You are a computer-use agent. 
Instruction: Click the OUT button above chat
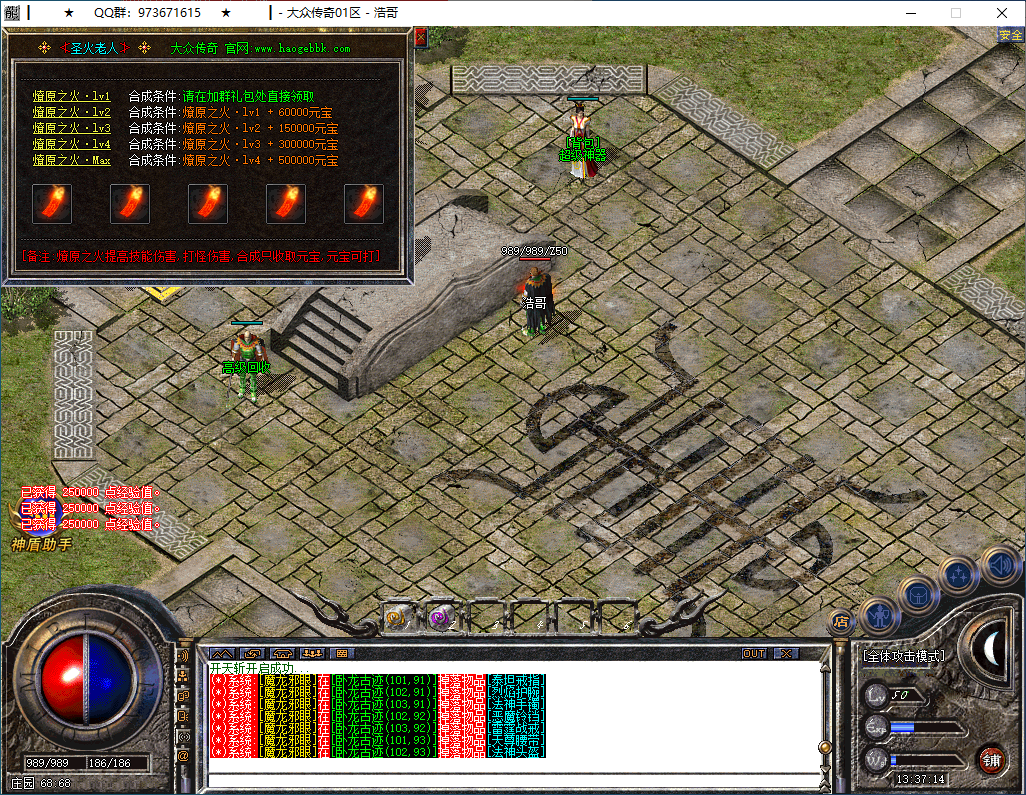tap(754, 654)
